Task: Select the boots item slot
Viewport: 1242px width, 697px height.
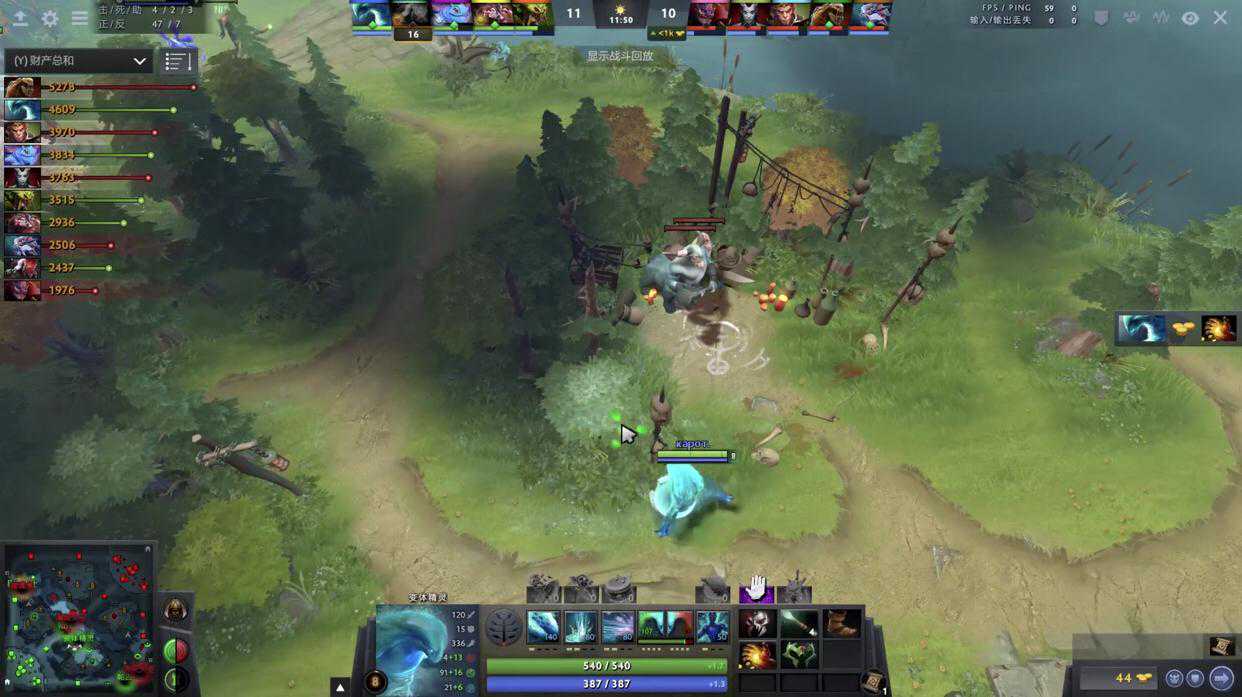Action: pos(841,624)
